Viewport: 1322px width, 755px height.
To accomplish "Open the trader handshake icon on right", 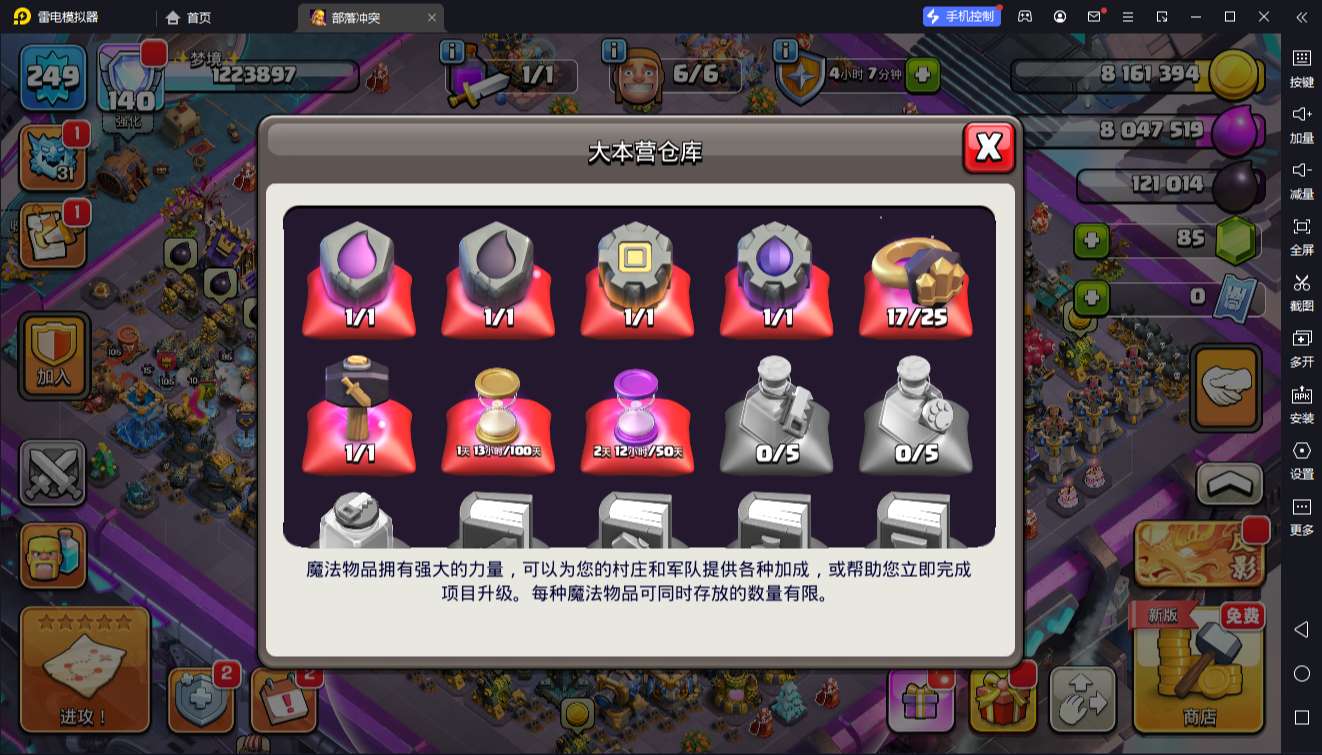I will click(x=1227, y=388).
